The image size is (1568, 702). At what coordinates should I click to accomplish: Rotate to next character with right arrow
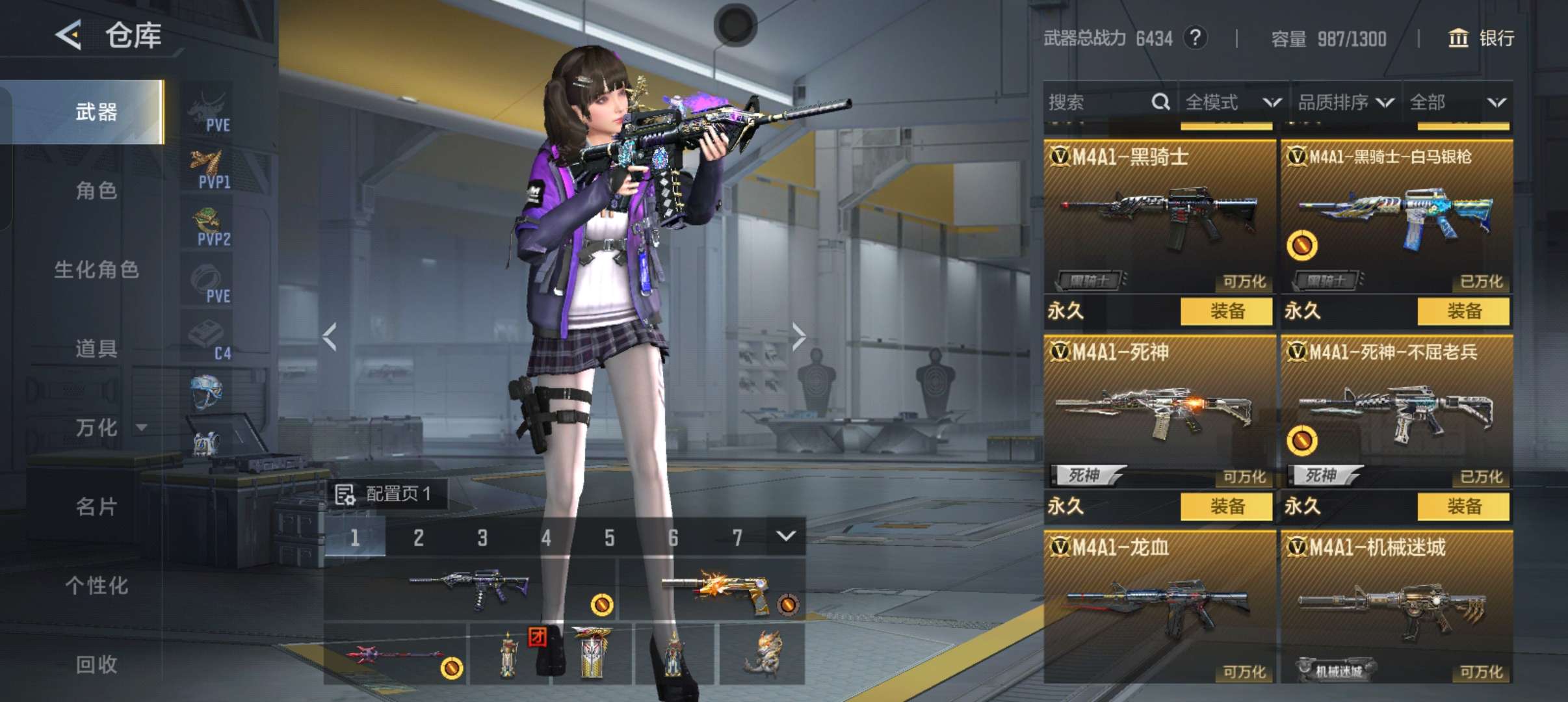[799, 336]
